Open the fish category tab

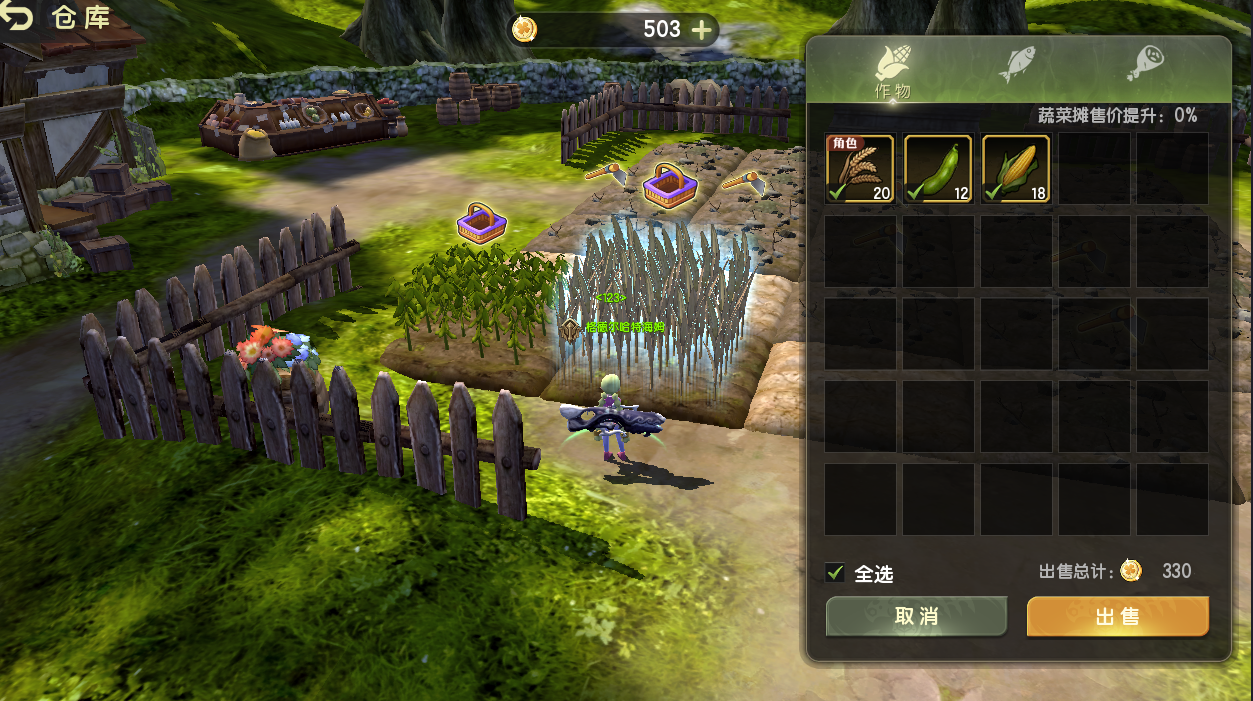pos(1017,64)
